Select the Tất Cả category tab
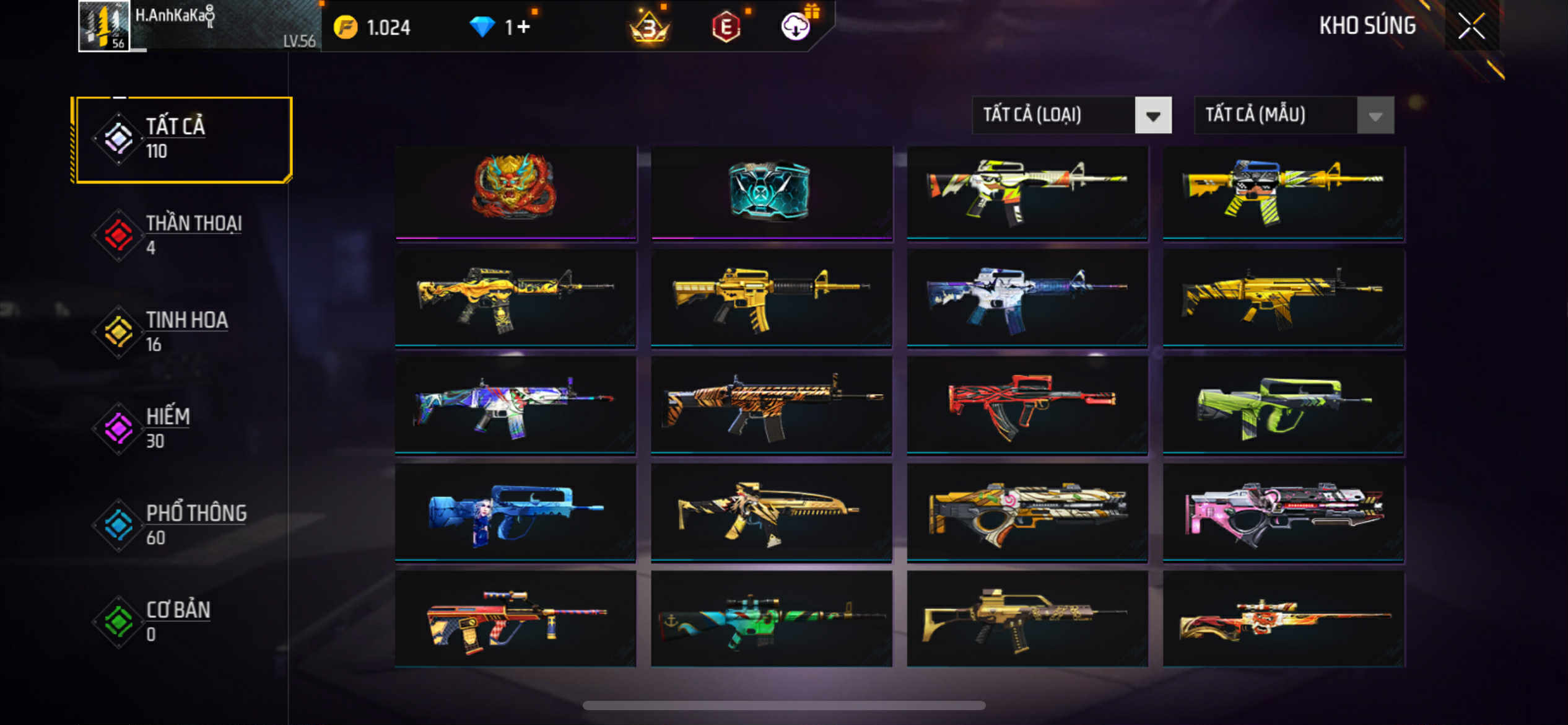Viewport: 1568px width, 725px height. (182, 139)
